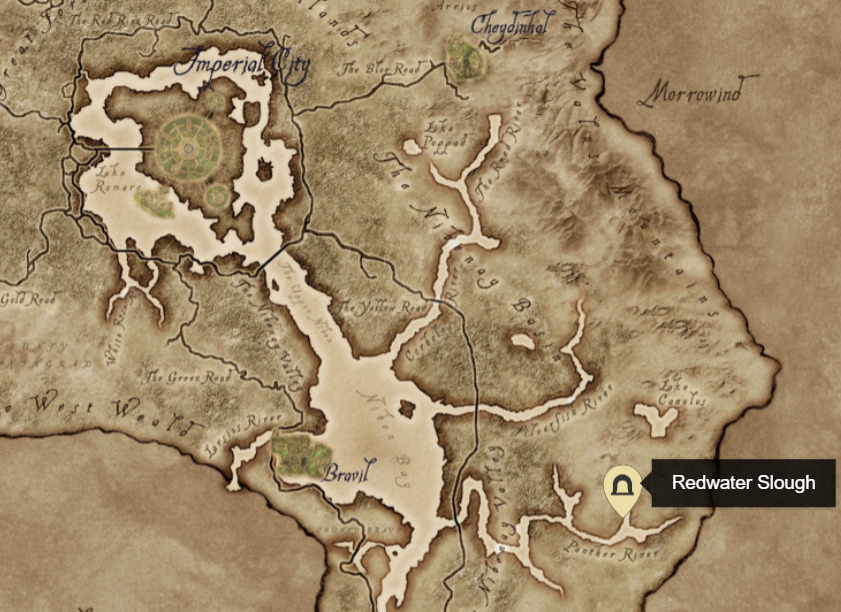The image size is (841, 612).
Task: Select the Redwater Slough cave map marker
Action: [623, 487]
